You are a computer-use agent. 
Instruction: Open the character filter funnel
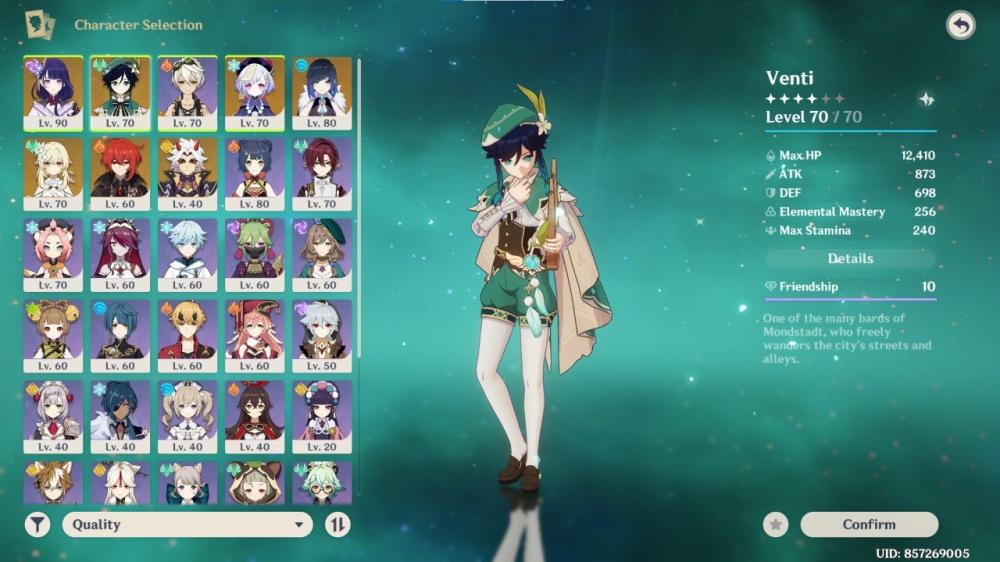[38, 524]
